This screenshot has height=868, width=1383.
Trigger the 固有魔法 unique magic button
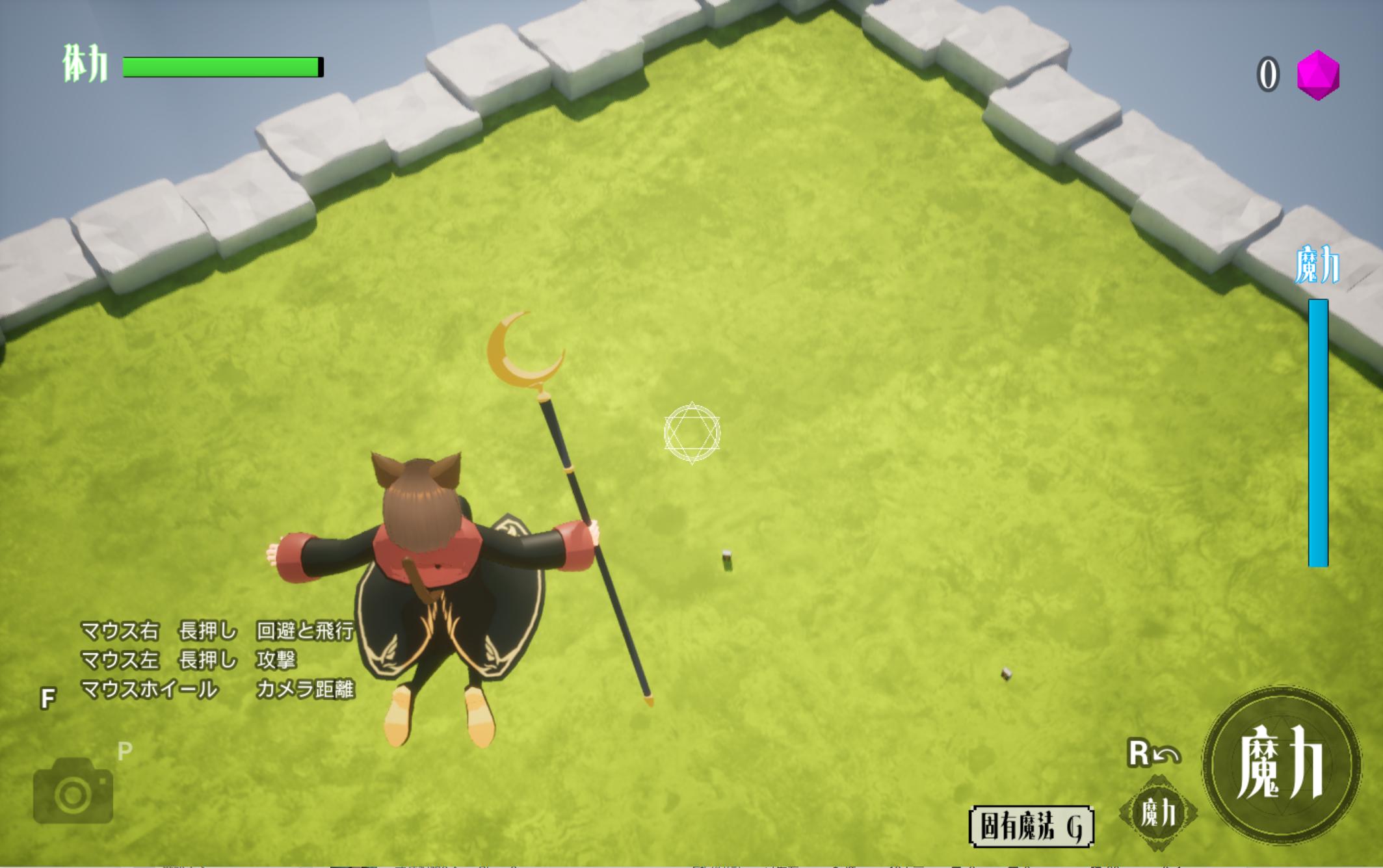[1031, 827]
